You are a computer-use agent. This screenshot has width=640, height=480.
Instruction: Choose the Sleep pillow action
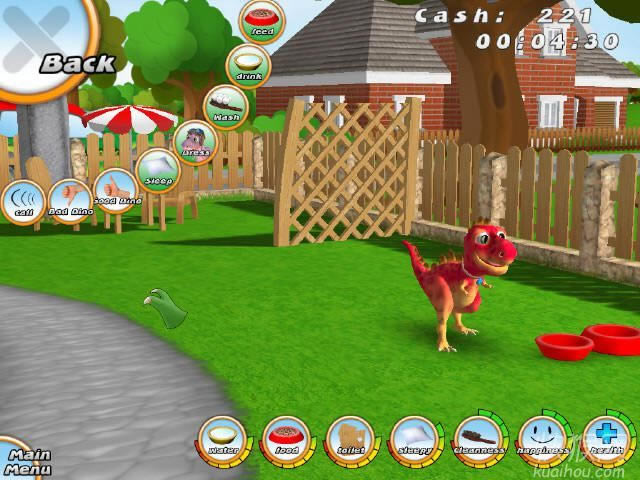point(157,171)
